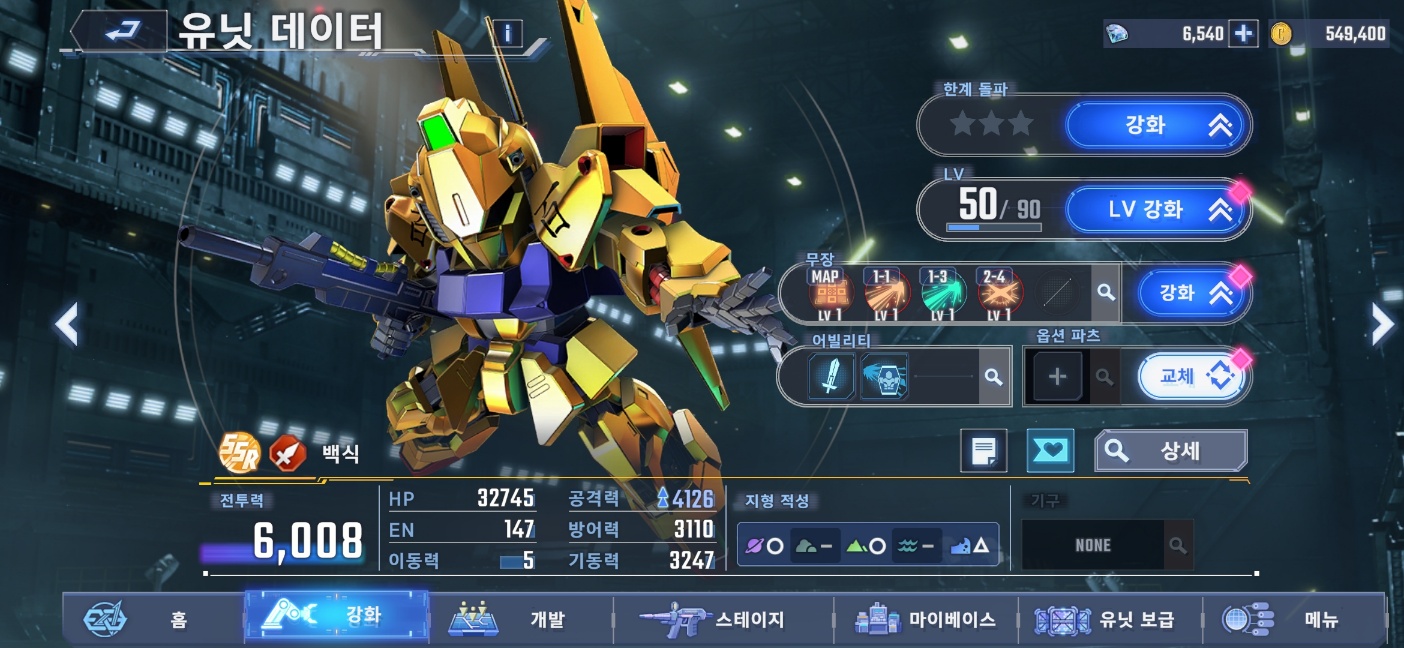1404x648 pixels.
Task: Tap the 강화 button for 한계 돌파
Action: pos(1156,126)
